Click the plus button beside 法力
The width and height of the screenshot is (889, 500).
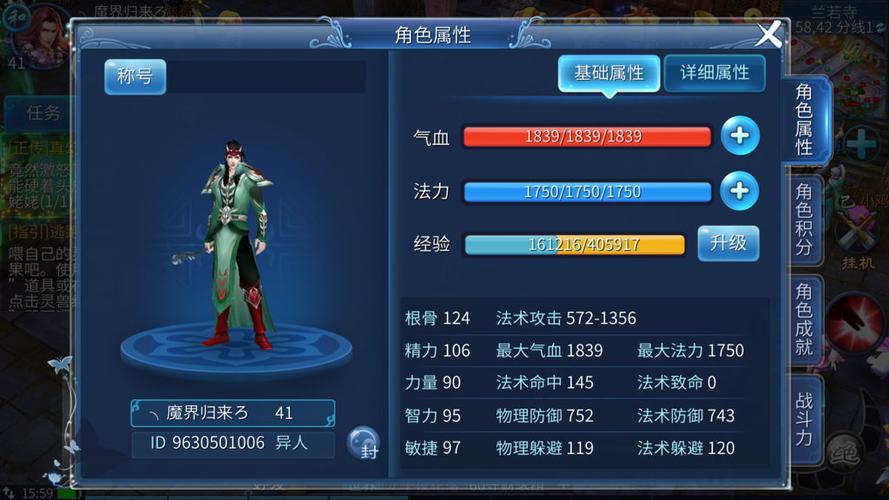pos(740,191)
